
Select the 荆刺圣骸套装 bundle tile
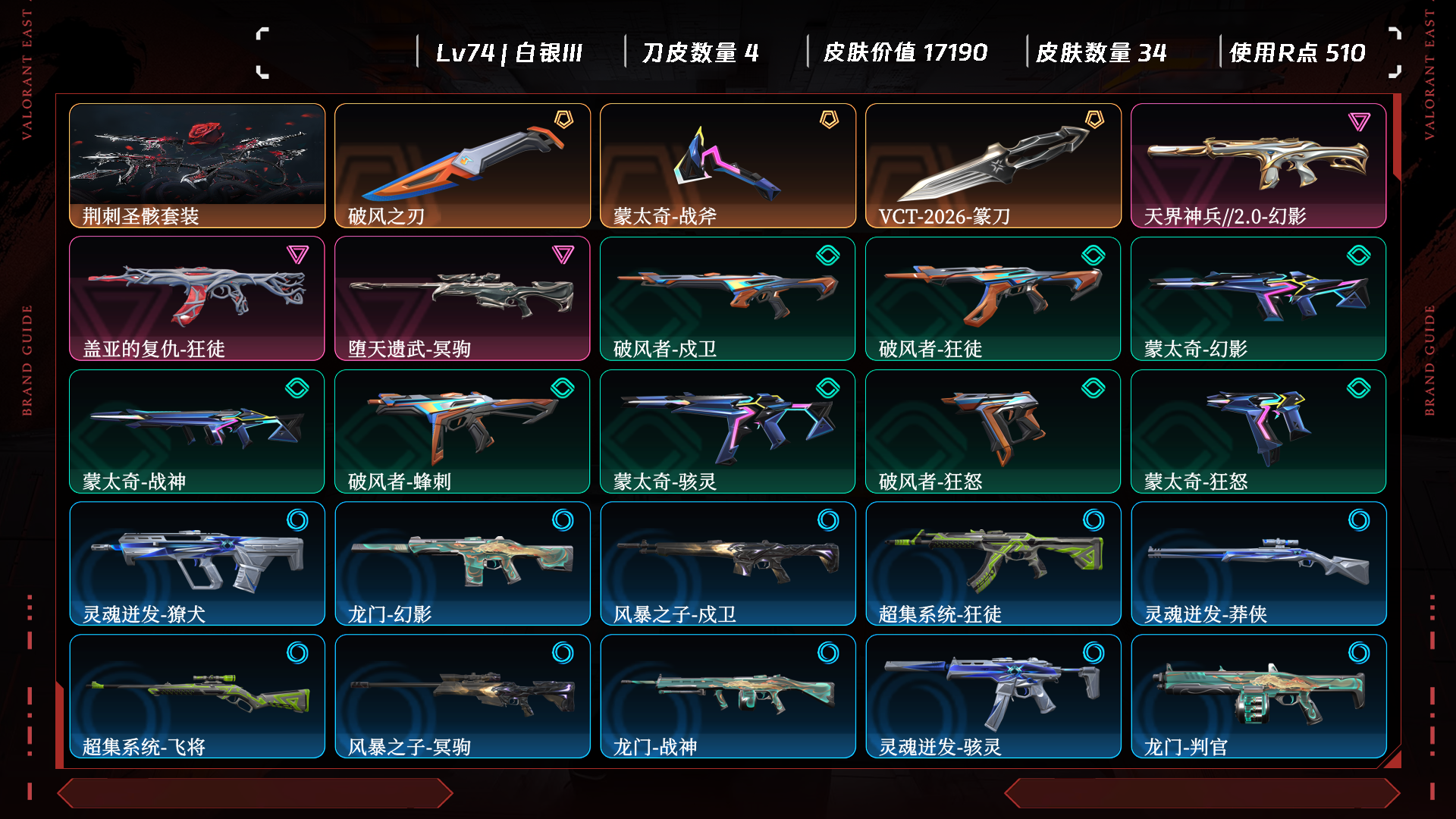[x=197, y=165]
